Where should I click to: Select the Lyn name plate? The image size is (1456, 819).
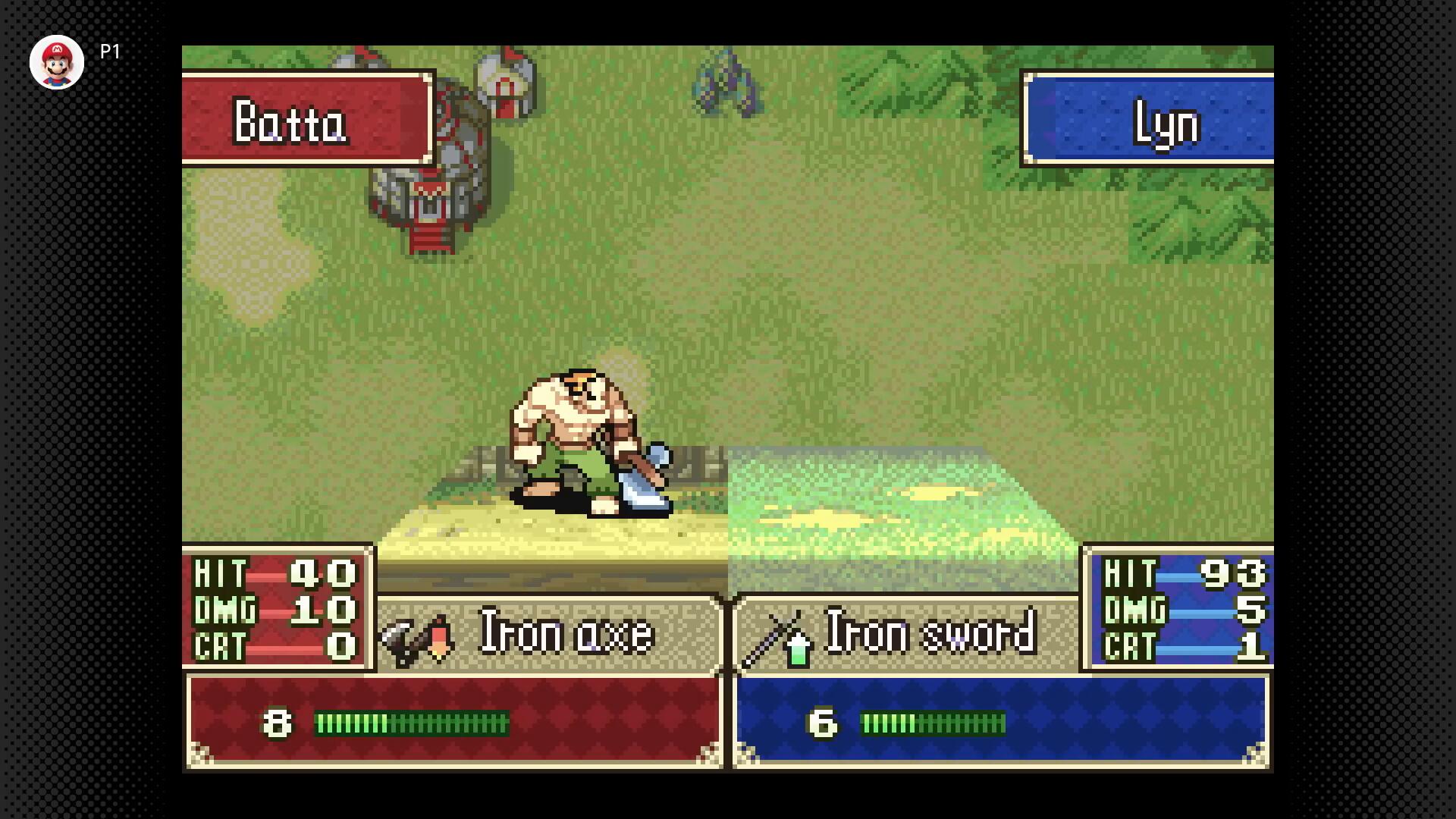tap(1148, 119)
